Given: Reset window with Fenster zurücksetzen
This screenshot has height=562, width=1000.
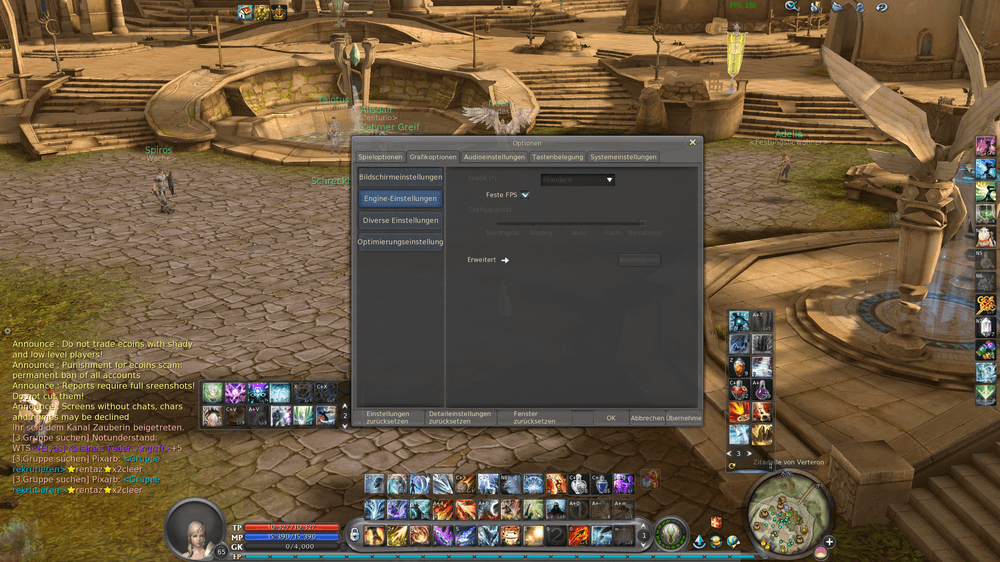Looking at the screenshot, I should click(533, 417).
